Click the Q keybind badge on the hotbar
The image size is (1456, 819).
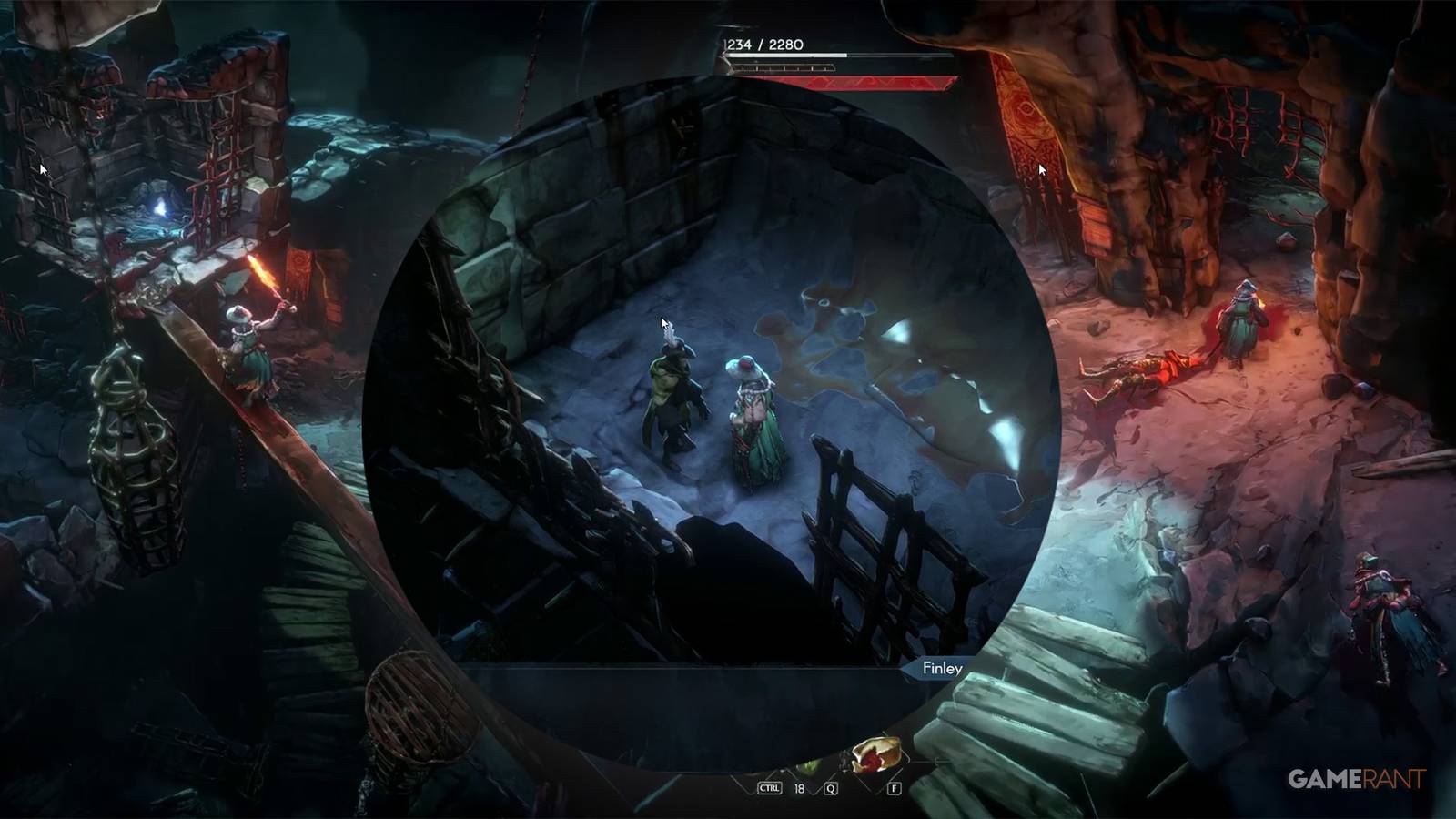pos(831,788)
